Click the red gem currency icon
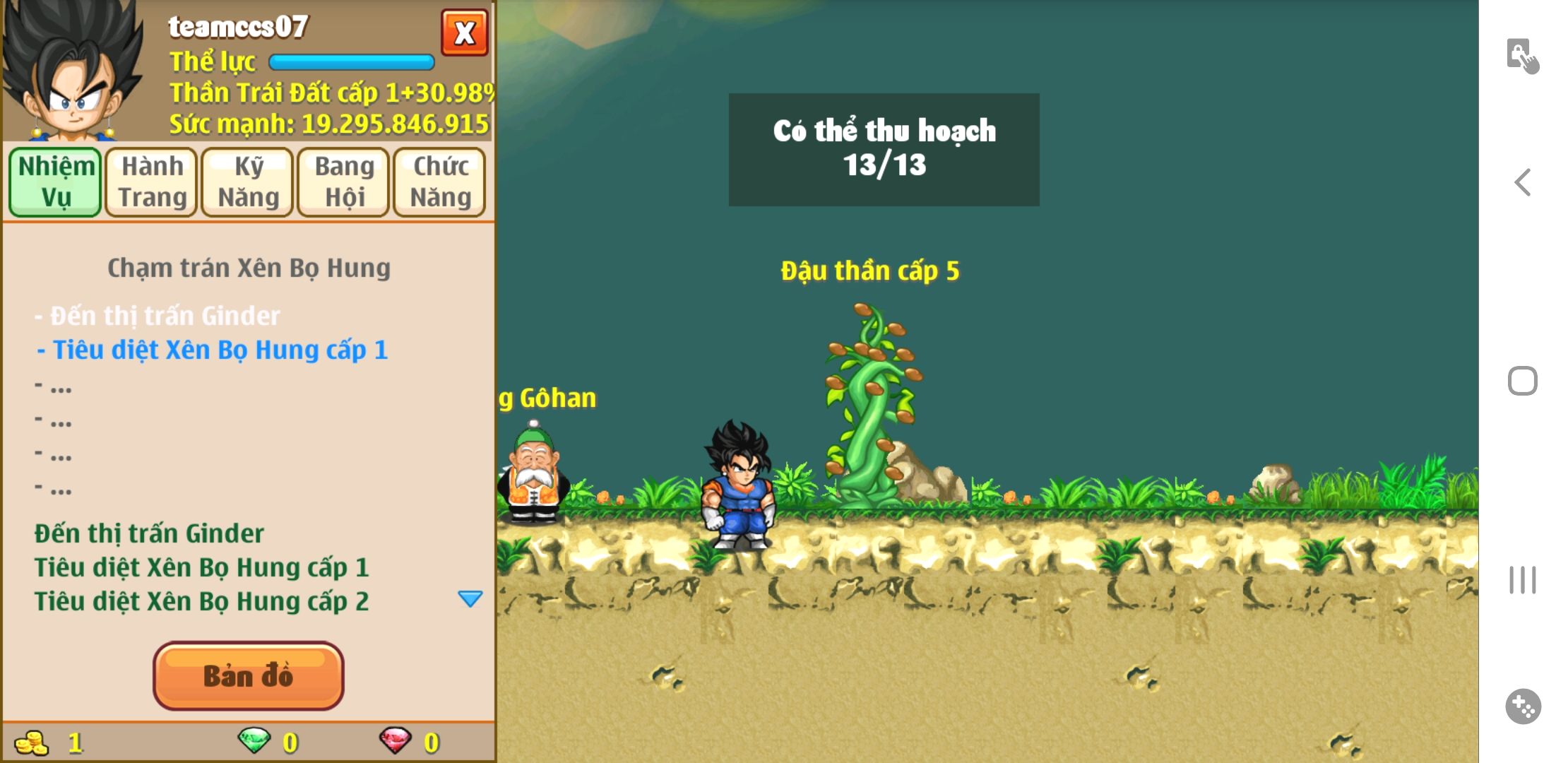 [396, 741]
